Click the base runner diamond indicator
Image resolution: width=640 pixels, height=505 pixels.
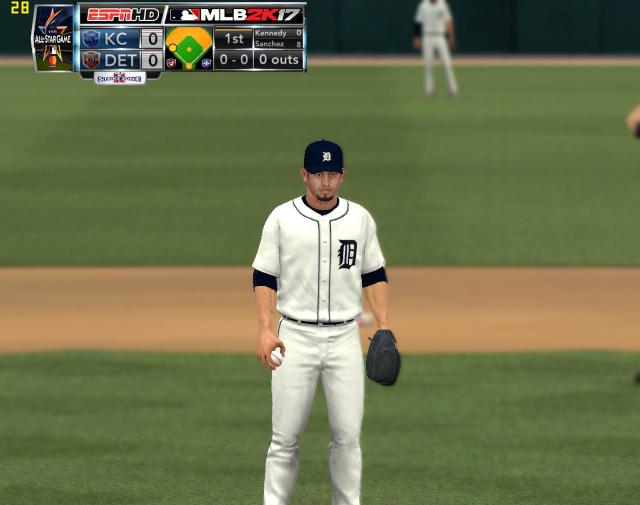(x=189, y=47)
